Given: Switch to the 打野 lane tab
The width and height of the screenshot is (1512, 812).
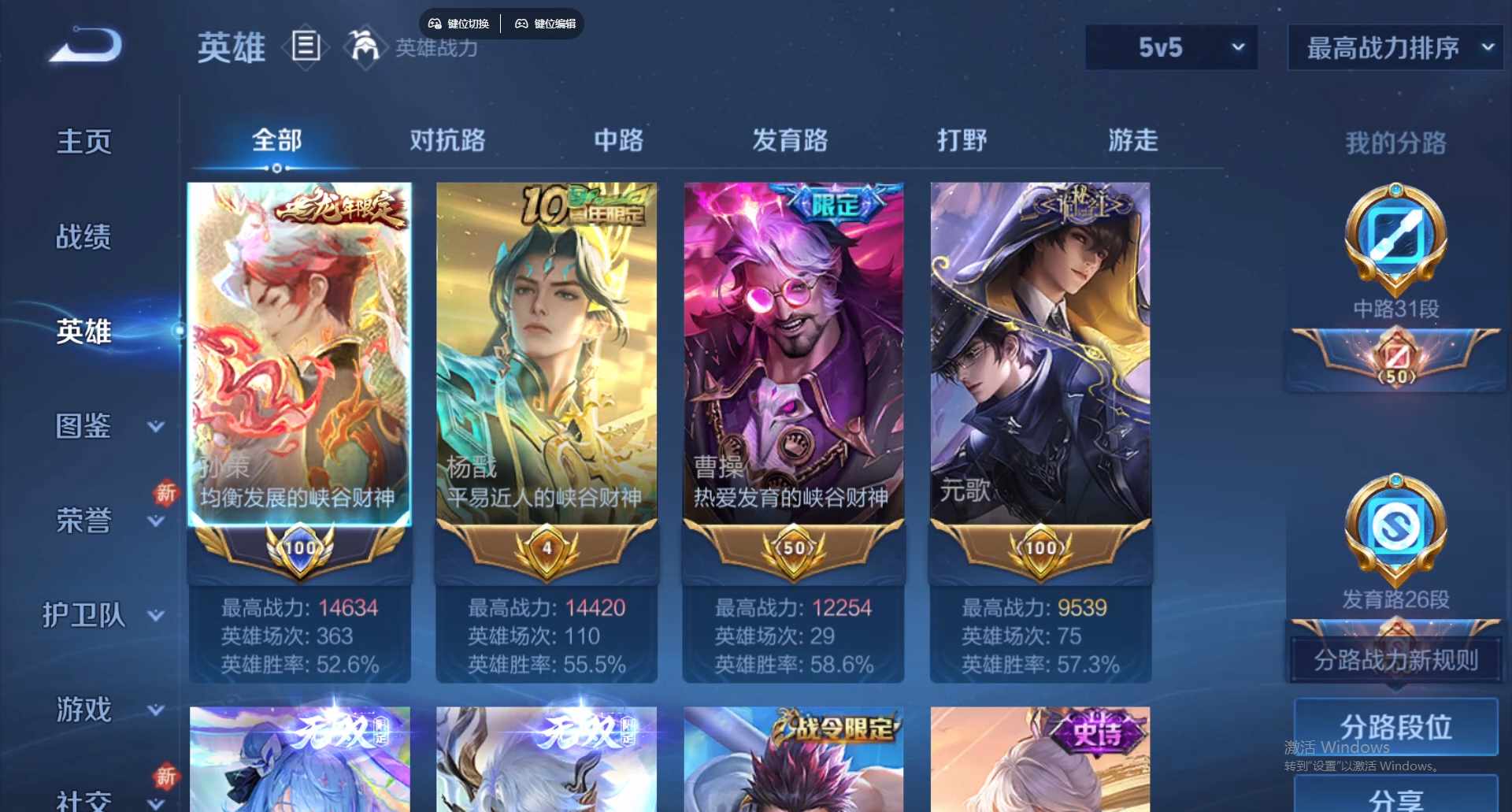Looking at the screenshot, I should 962,142.
